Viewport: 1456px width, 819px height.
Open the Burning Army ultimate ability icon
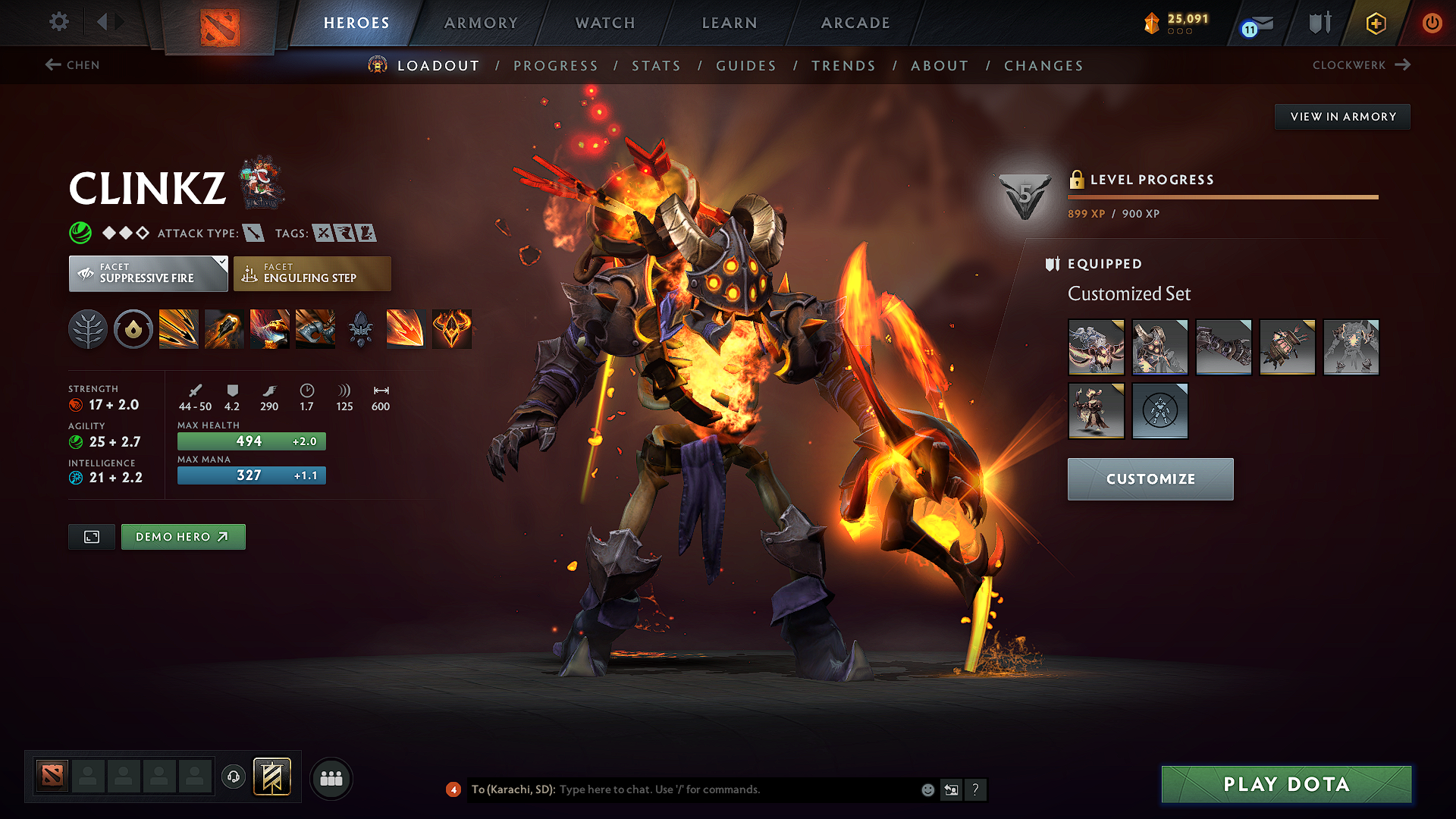coord(452,328)
